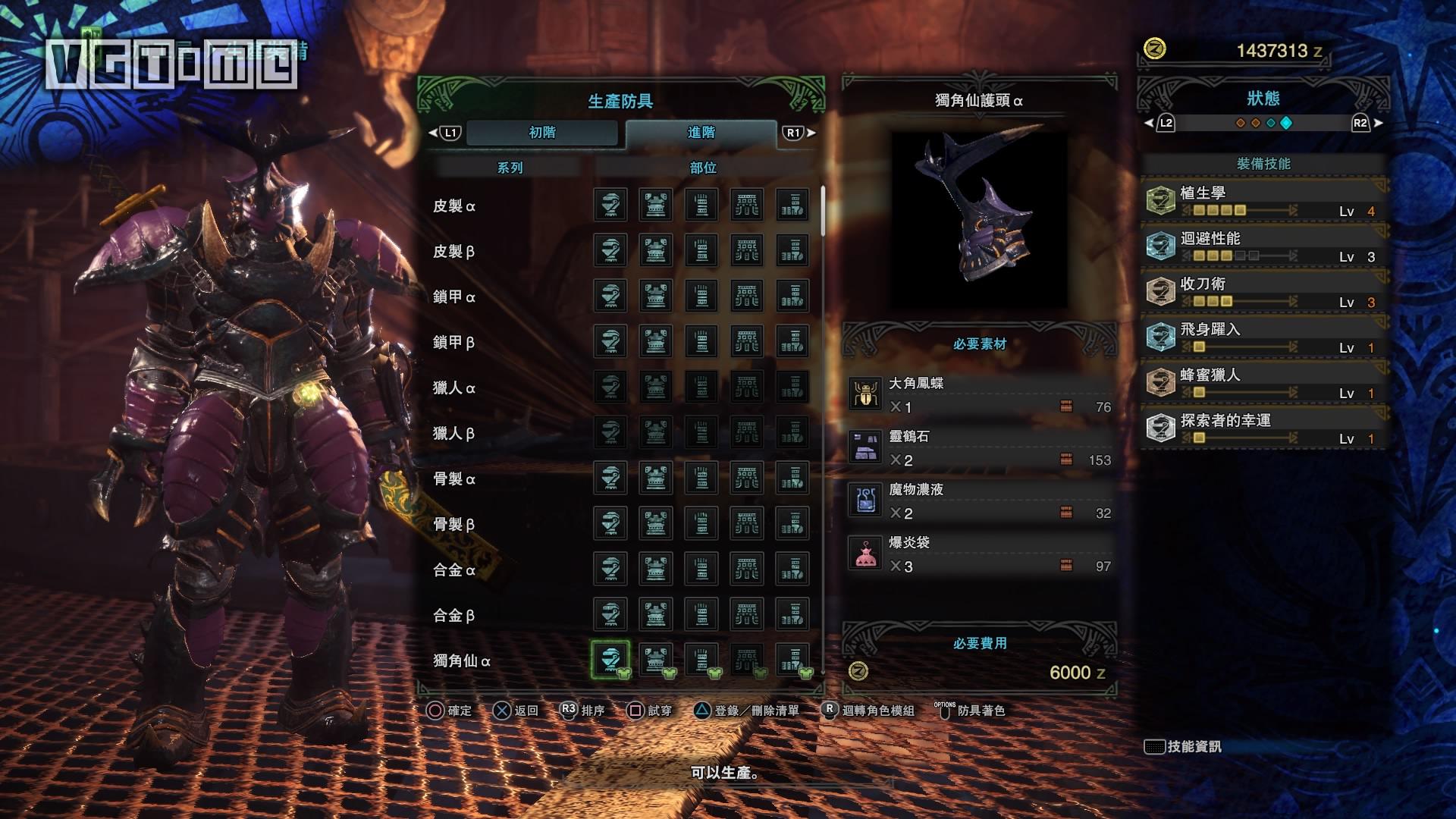Select the 進階 armor tab
This screenshot has width=1456, height=819.
click(701, 133)
